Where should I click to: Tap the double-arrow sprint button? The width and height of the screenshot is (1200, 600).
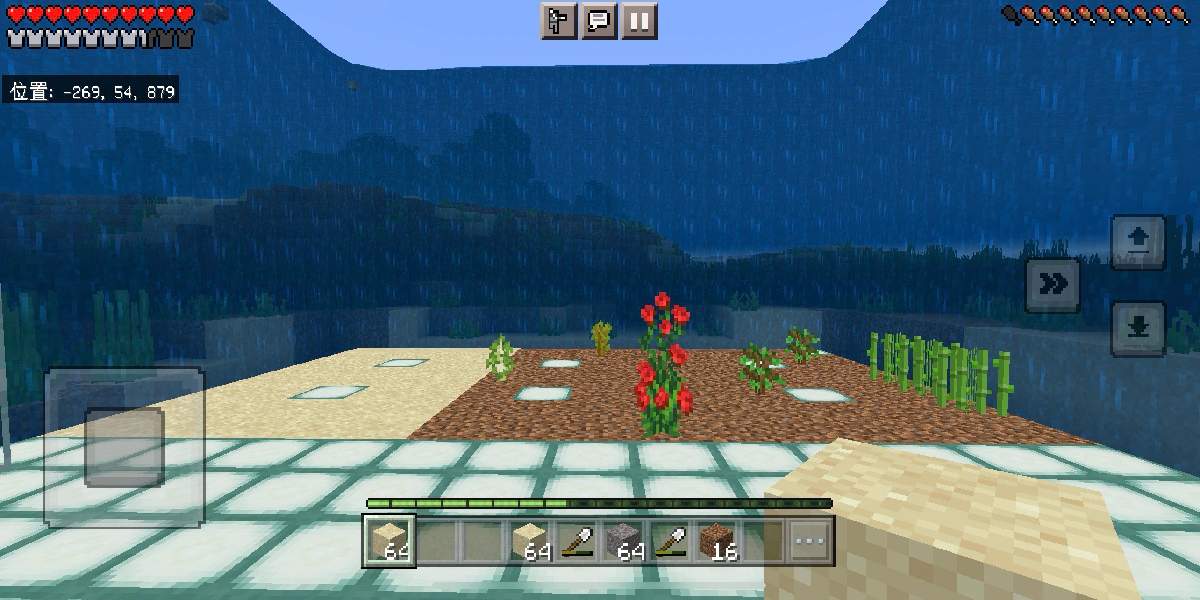click(1052, 285)
